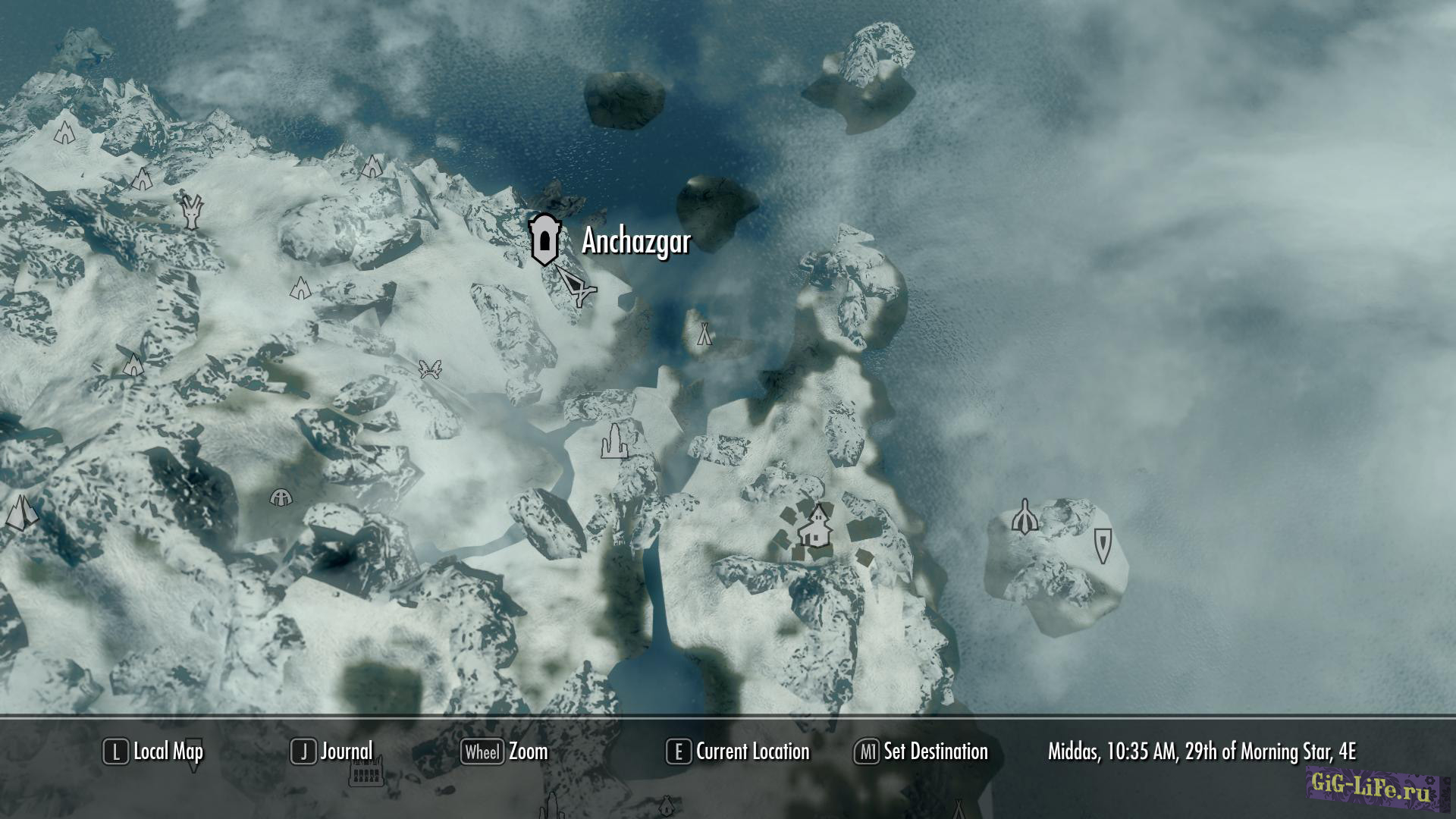Click the shield-shaped map marker
Viewport: 1456px width, 819px height.
tap(1103, 544)
